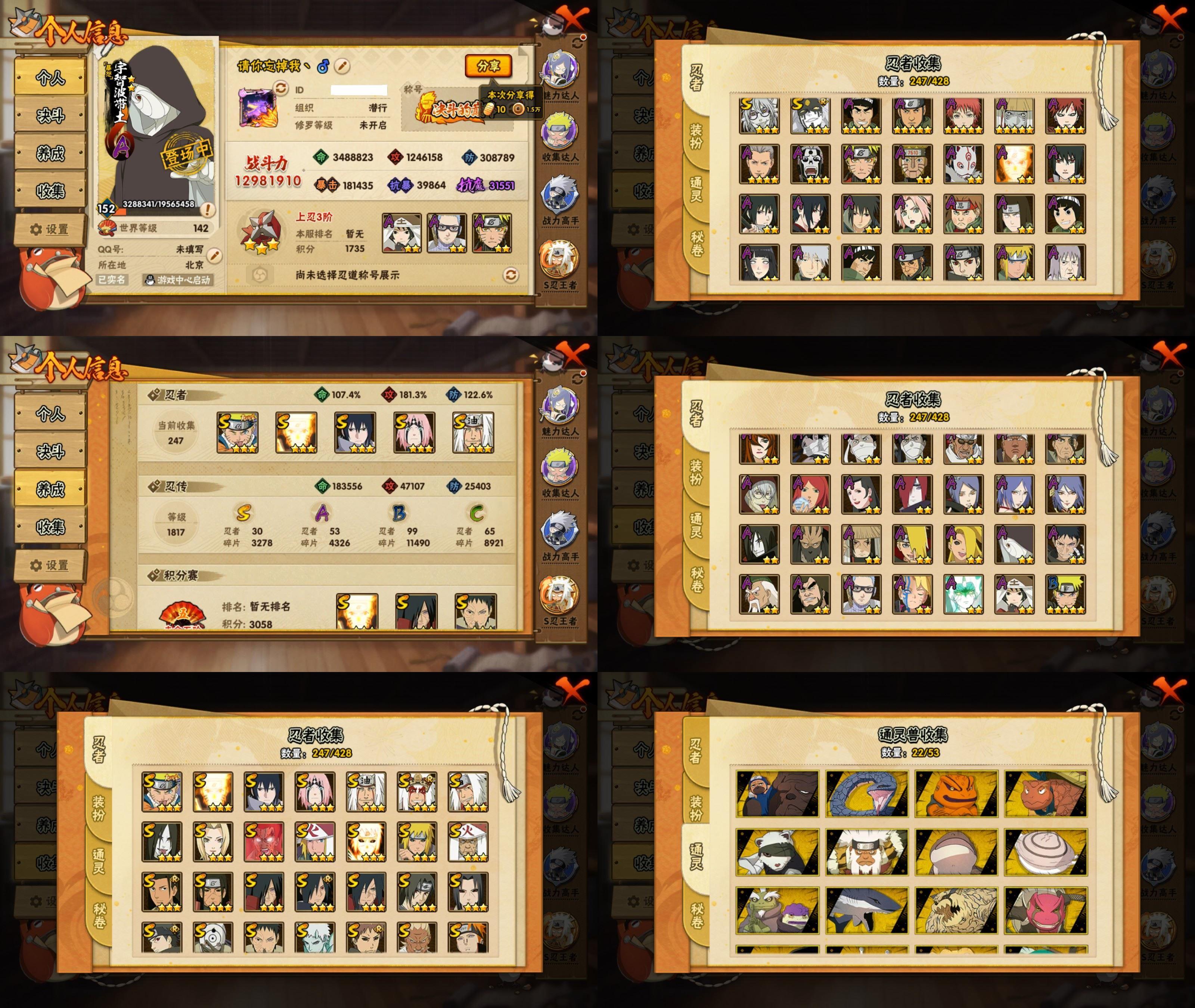Edit the QQ号 field
The height and width of the screenshot is (1008, 1195).
[214, 255]
